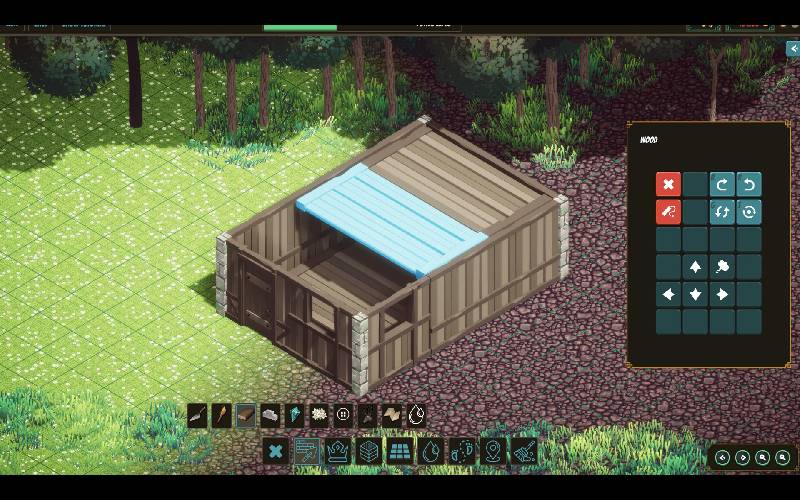This screenshot has height=500, width=800.
Task: Select the tree icon button in Wood panel
Action: click(x=722, y=267)
